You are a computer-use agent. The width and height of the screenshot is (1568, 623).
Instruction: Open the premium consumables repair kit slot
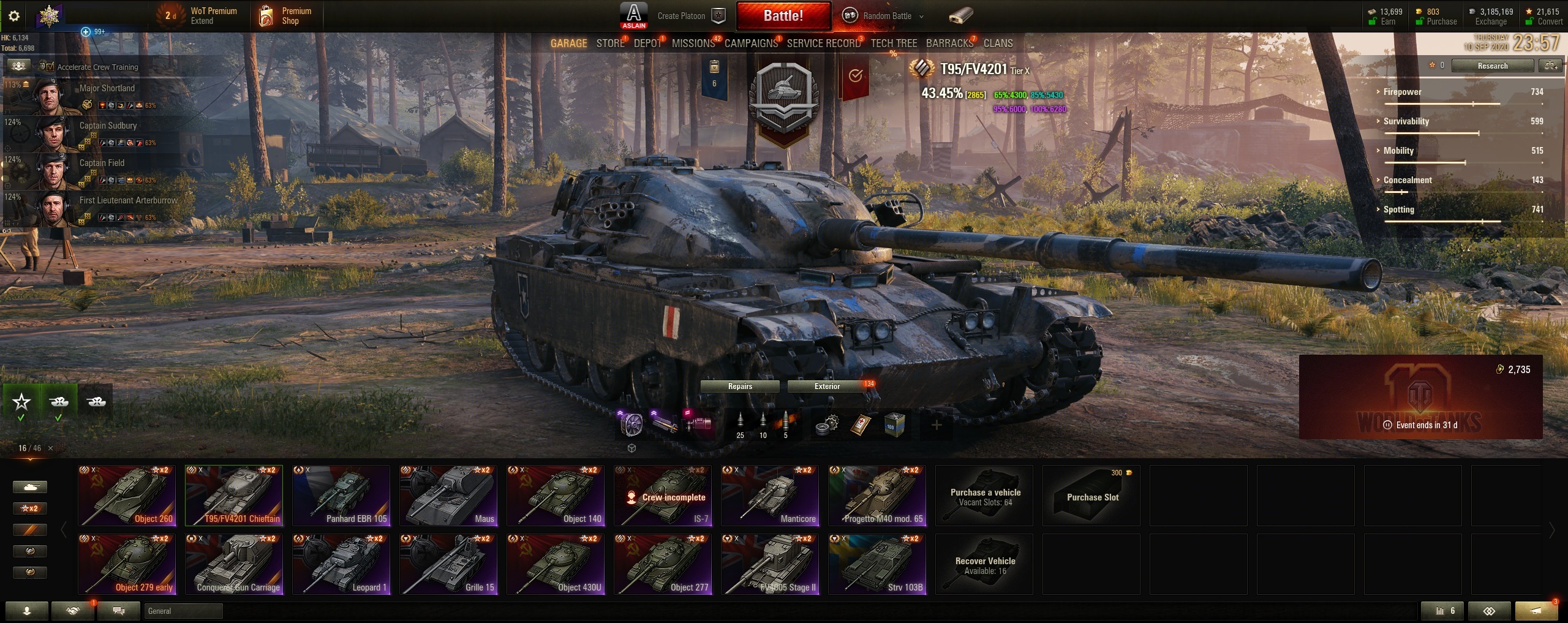coord(827,424)
